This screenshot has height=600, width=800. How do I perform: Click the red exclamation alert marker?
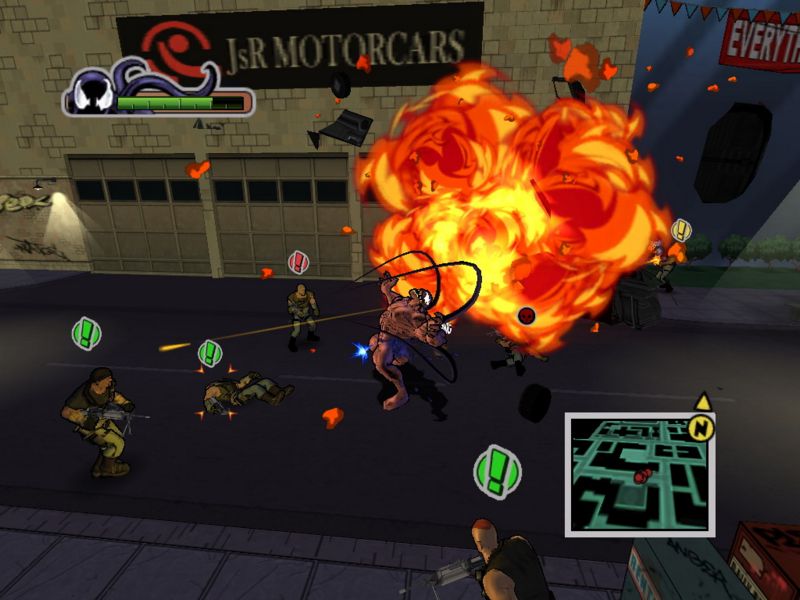click(298, 263)
